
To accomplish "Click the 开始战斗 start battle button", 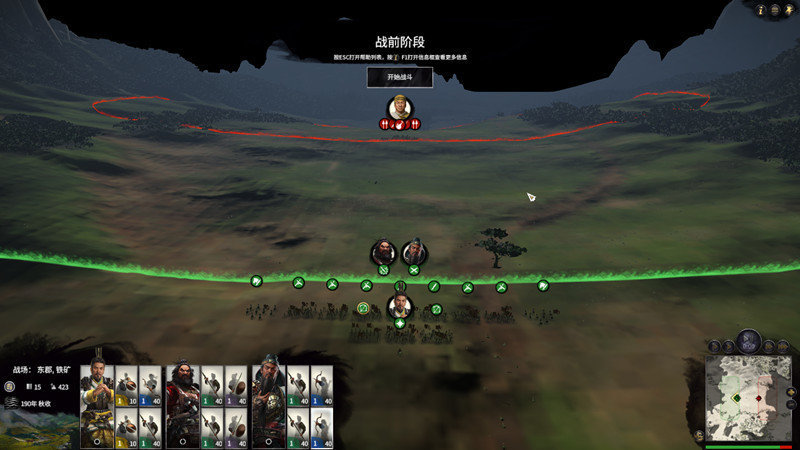I will [400, 76].
